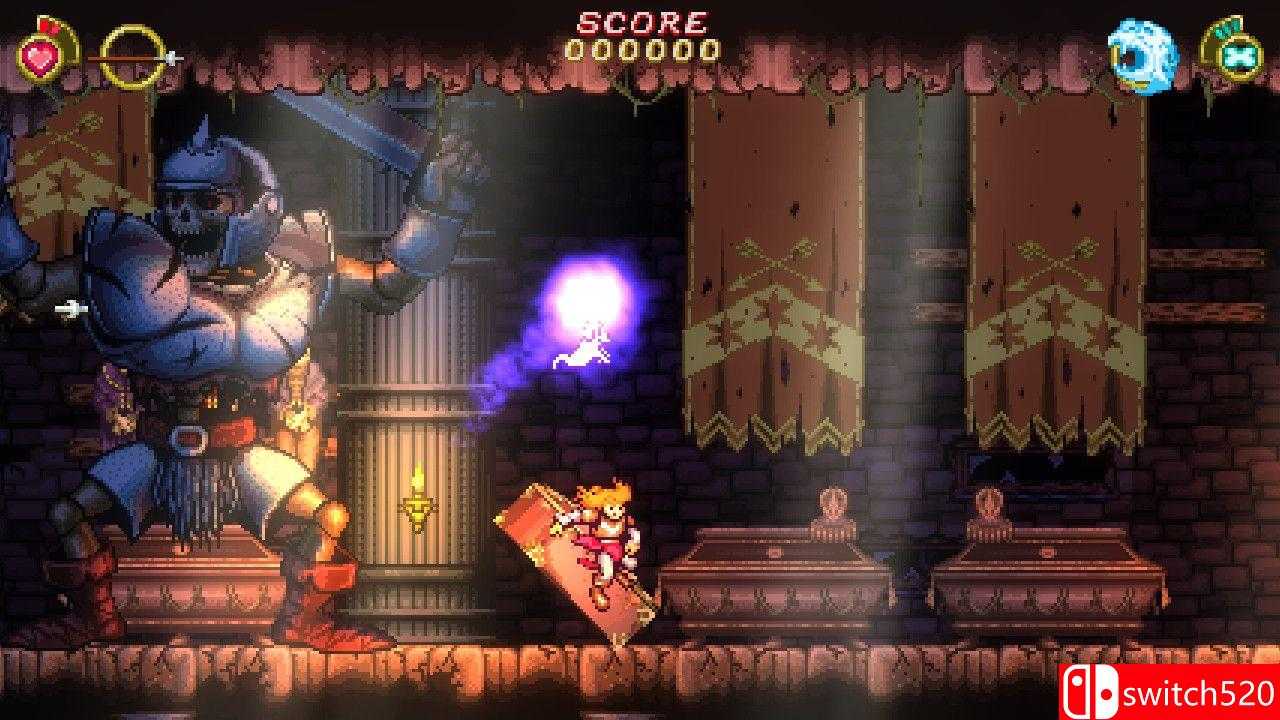Click the heart amulet health icon
Image resolution: width=1280 pixels, height=720 pixels.
(x=38, y=55)
